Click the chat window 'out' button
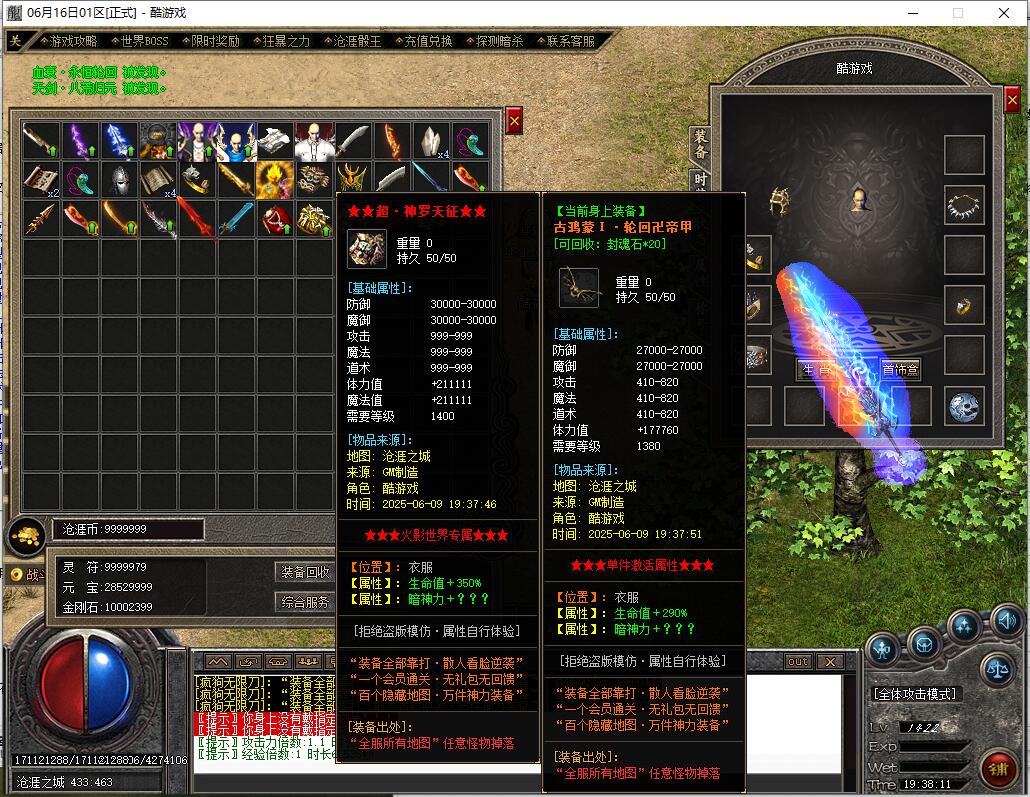Viewport: 1030px width, 797px height. [797, 662]
